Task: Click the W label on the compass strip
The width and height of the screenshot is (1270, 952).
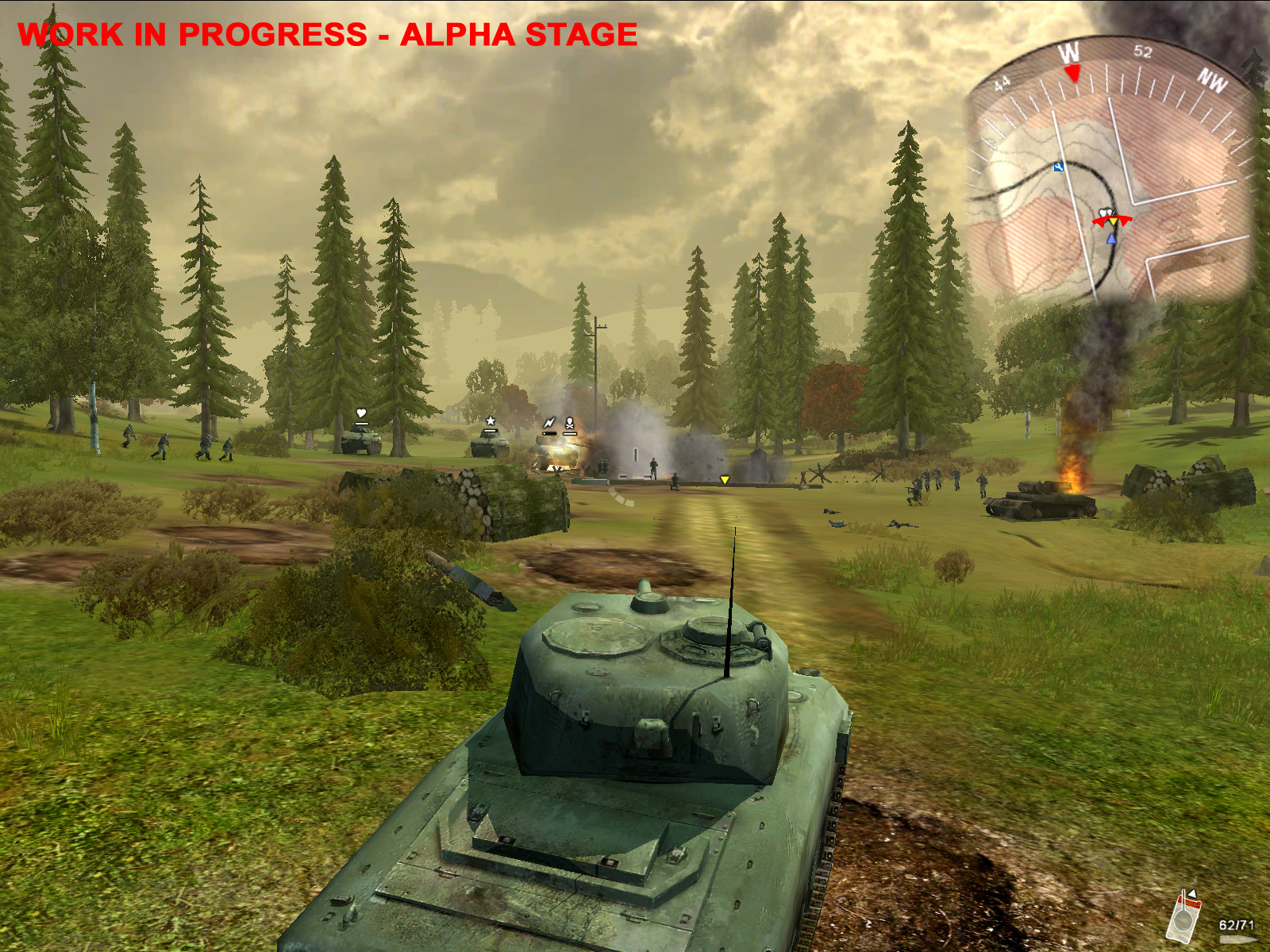Action: point(1072,52)
